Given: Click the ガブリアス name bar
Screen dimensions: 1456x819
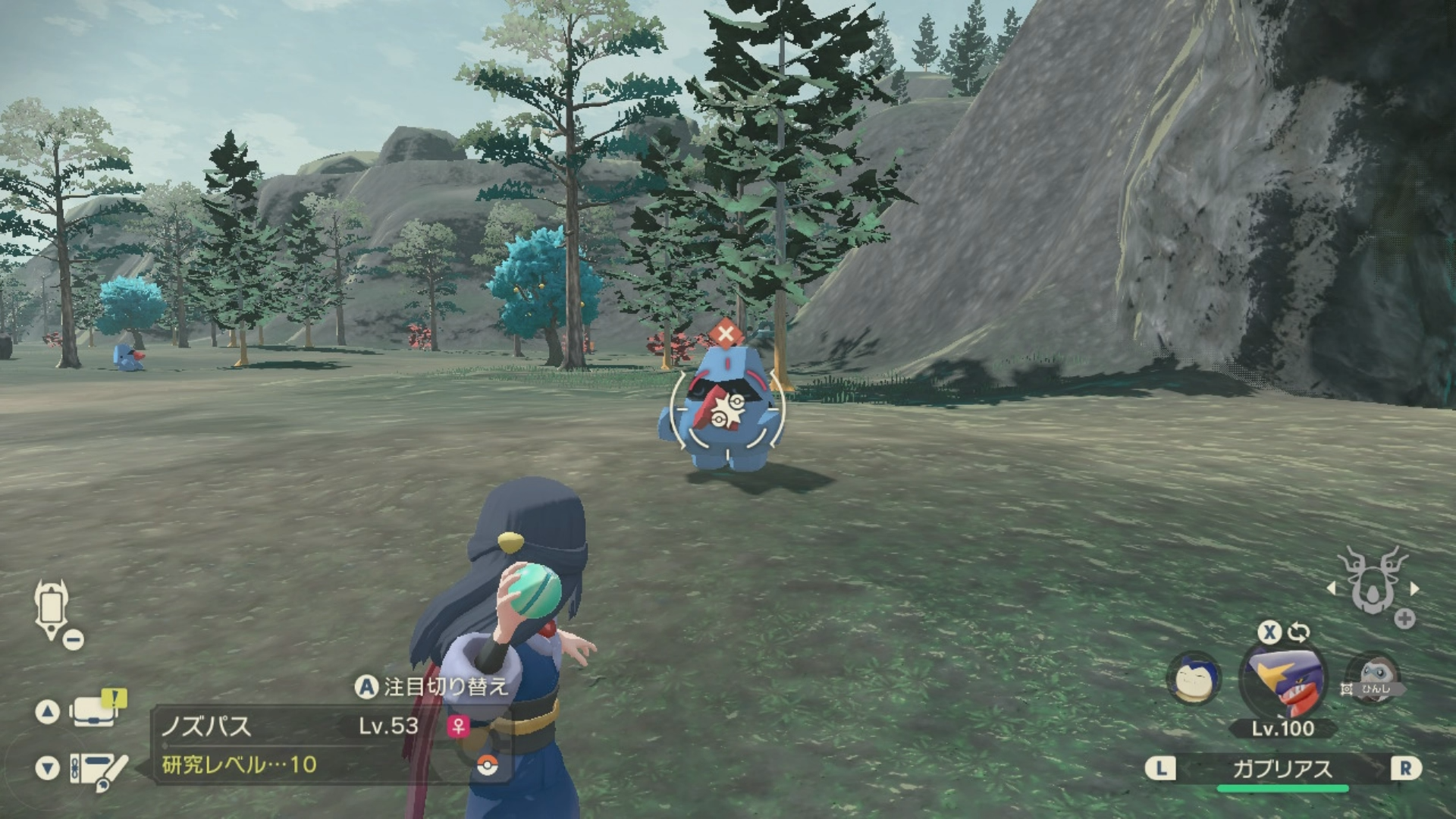Looking at the screenshot, I should pyautogui.click(x=1282, y=769).
